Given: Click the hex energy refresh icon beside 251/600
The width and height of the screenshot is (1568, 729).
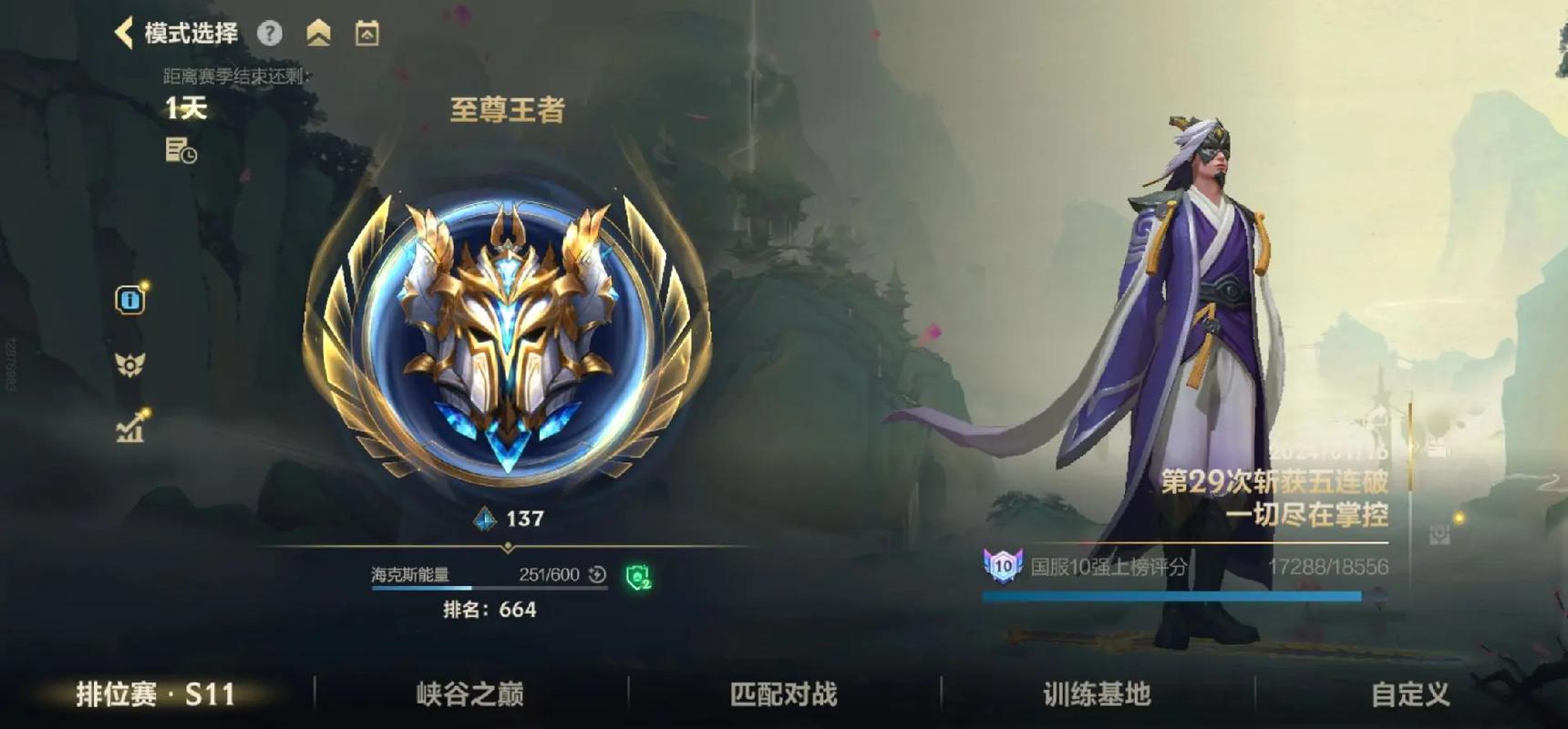Looking at the screenshot, I should [x=597, y=575].
